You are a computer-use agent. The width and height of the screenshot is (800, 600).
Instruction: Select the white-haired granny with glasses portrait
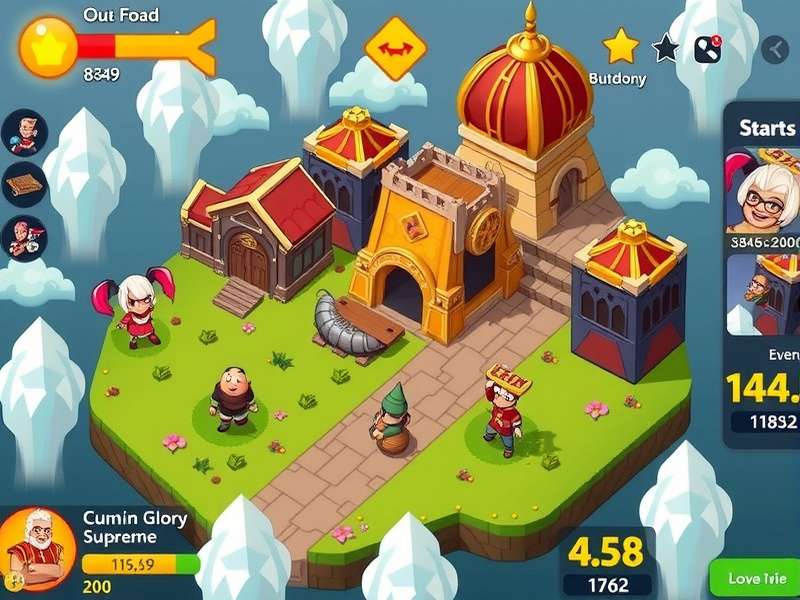[x=767, y=193]
